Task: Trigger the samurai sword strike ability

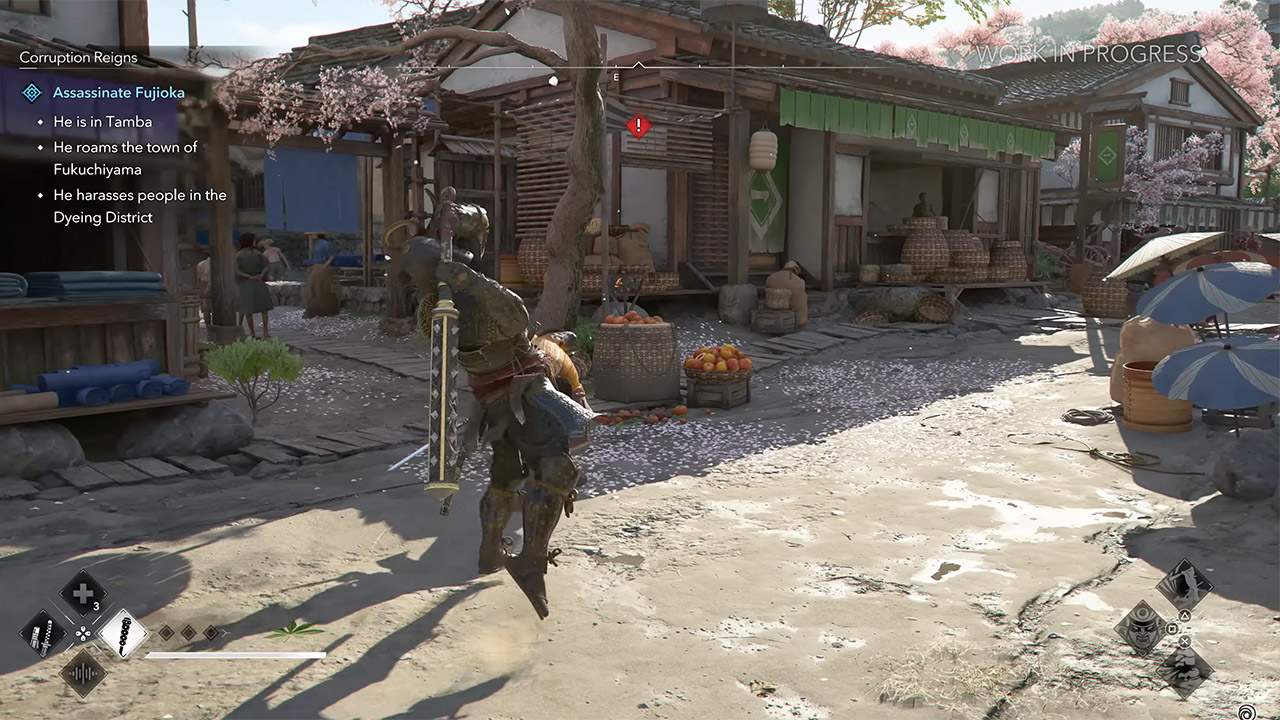Action: 1184,586
